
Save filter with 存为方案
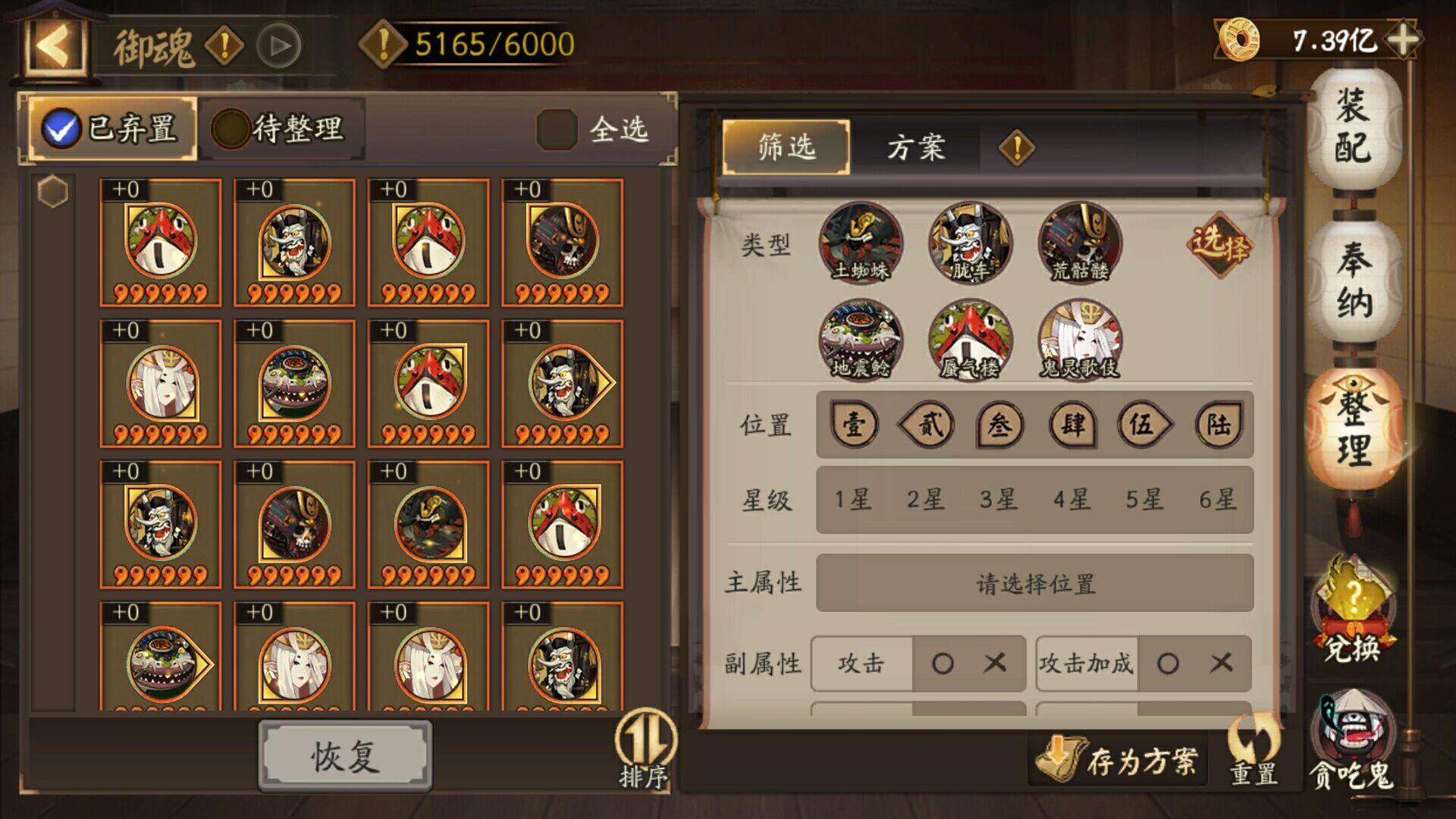1119,760
